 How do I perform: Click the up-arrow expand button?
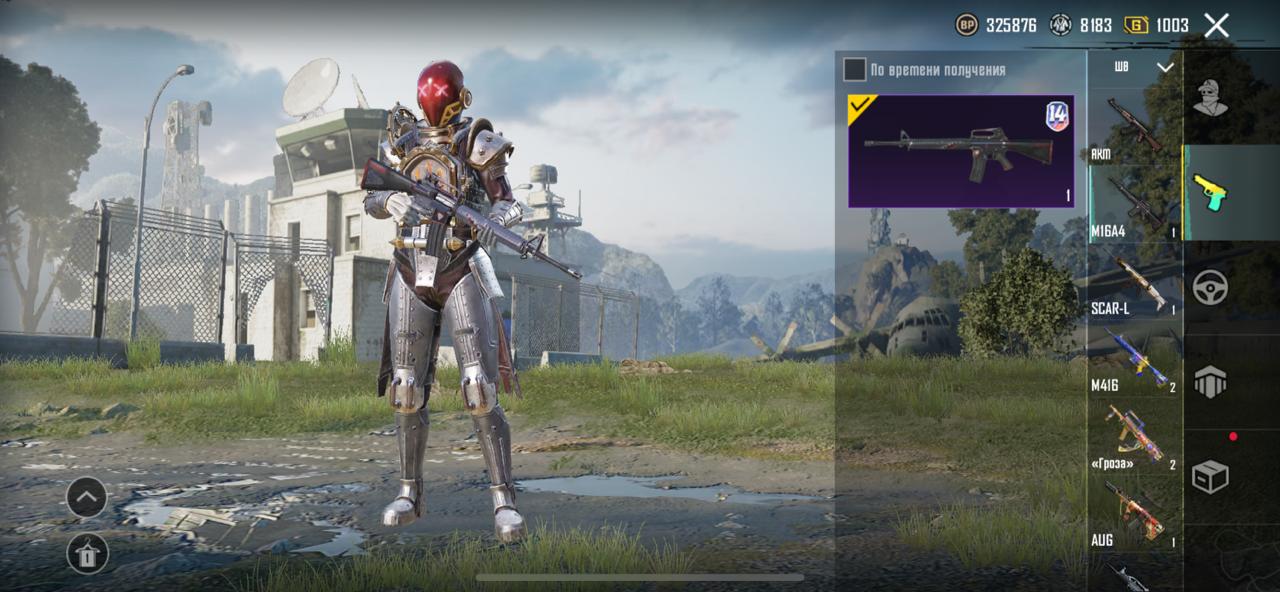click(87, 497)
